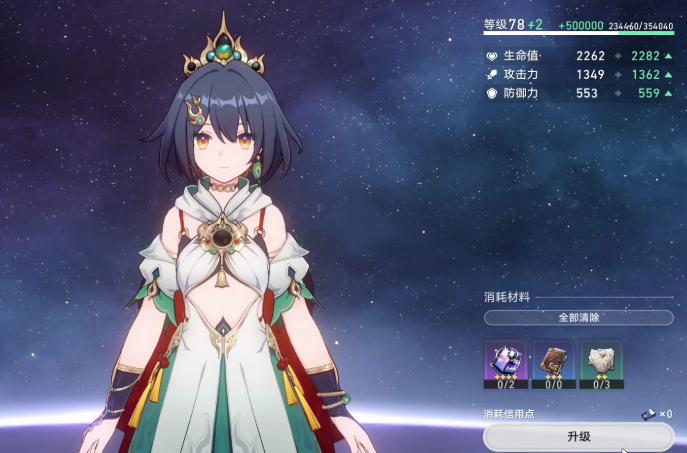Click the 升级 level-up button
This screenshot has height=453, width=687.
pos(578,437)
